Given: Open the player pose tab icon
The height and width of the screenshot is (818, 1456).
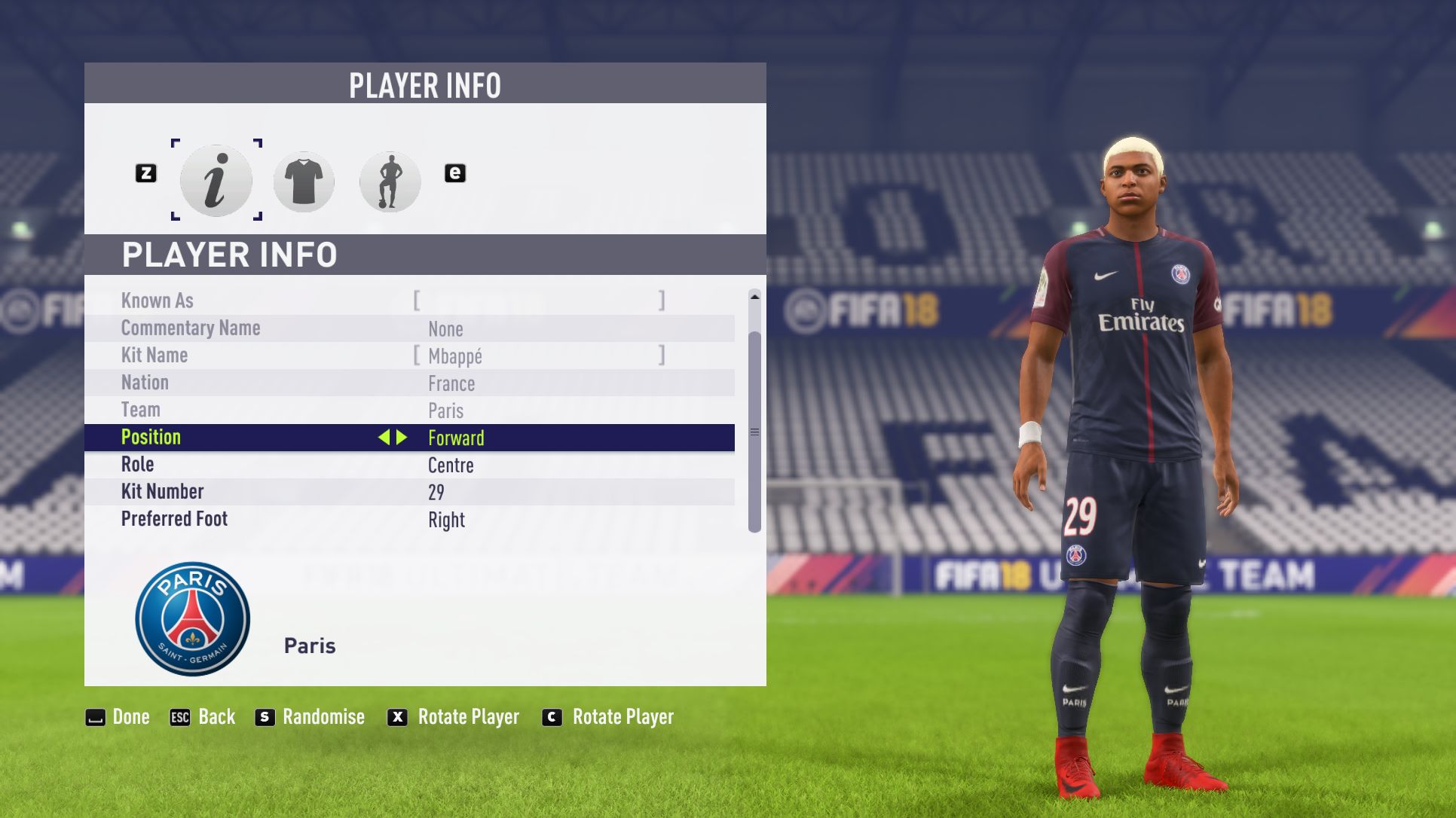Looking at the screenshot, I should tap(390, 182).
